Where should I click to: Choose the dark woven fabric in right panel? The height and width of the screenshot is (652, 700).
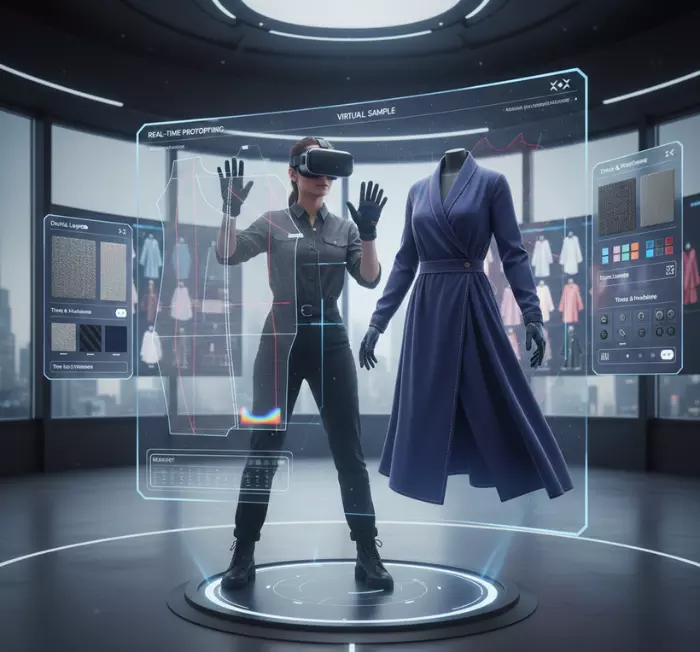pos(617,203)
